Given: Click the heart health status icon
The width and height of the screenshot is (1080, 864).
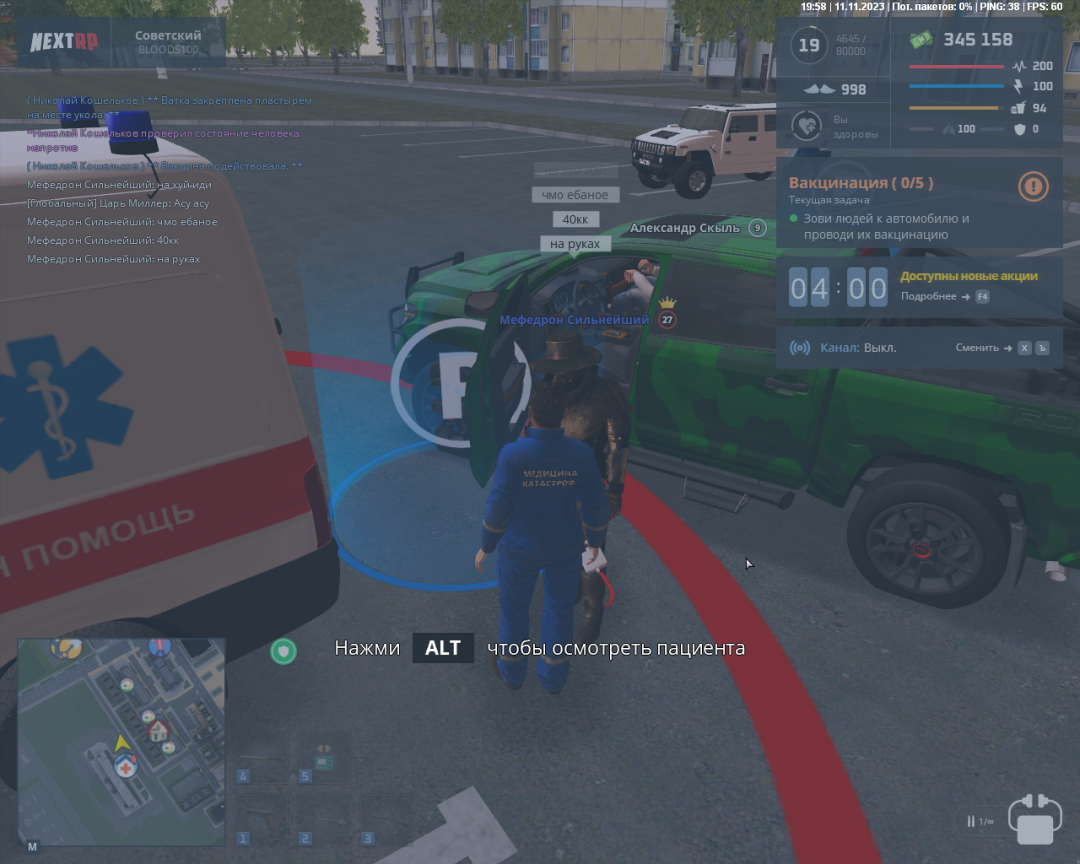Looking at the screenshot, I should (807, 127).
